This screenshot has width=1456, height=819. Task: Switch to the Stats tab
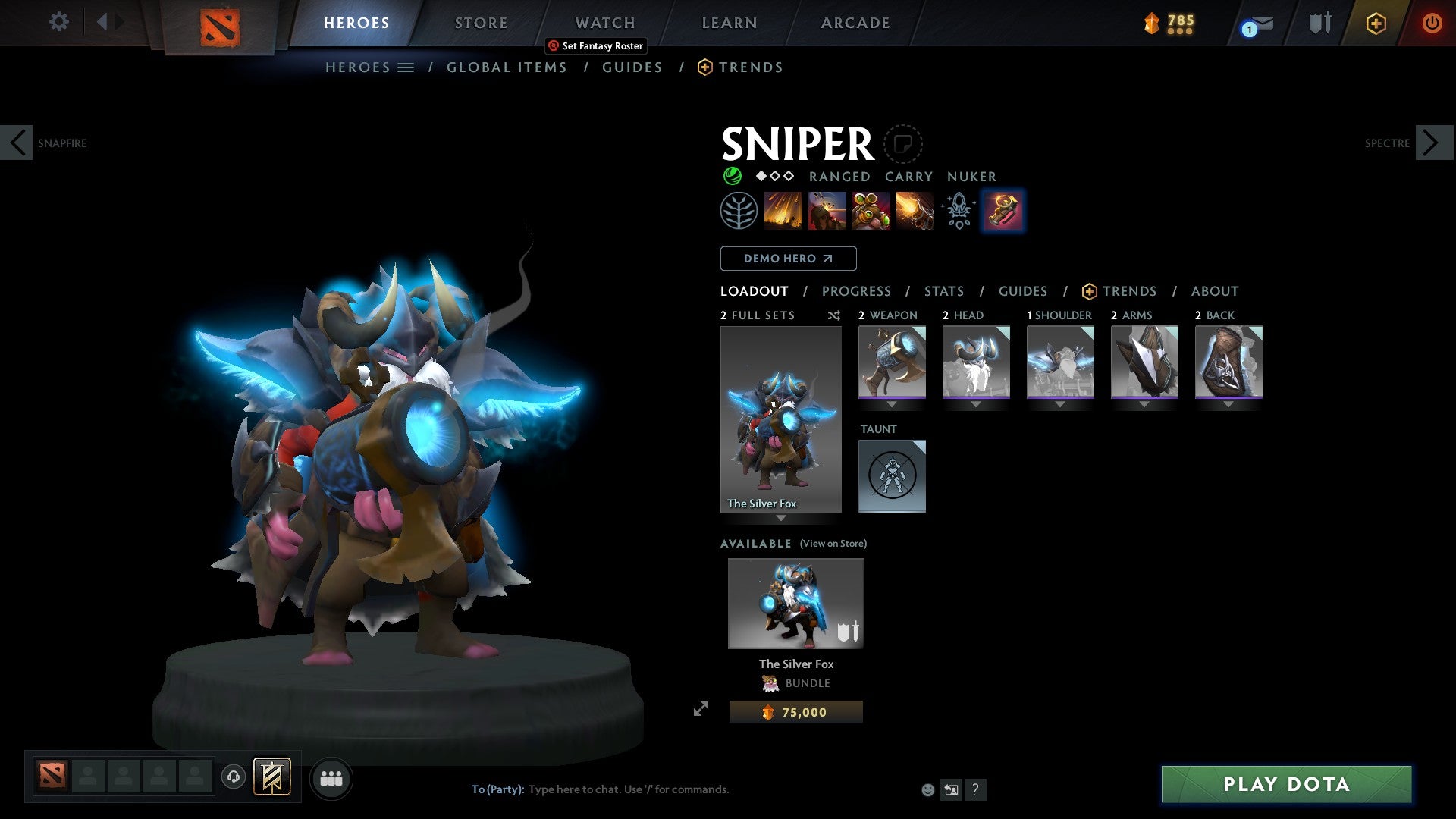(x=943, y=290)
